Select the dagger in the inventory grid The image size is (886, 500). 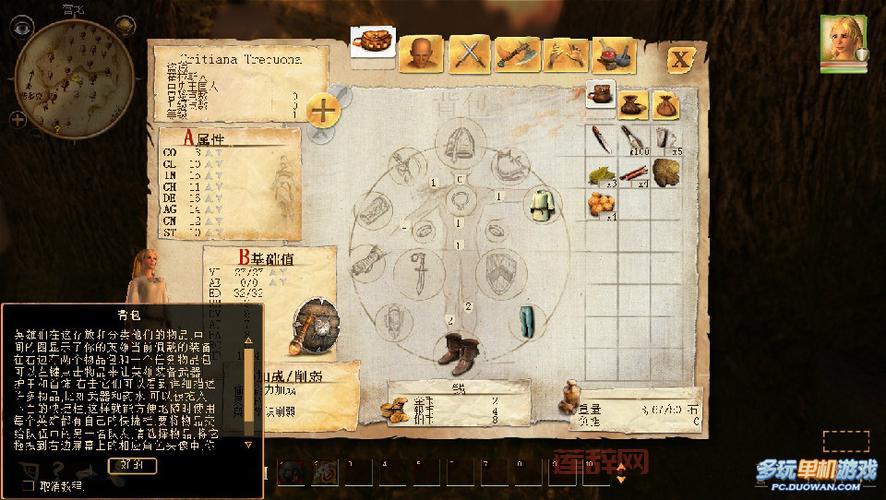601,138
